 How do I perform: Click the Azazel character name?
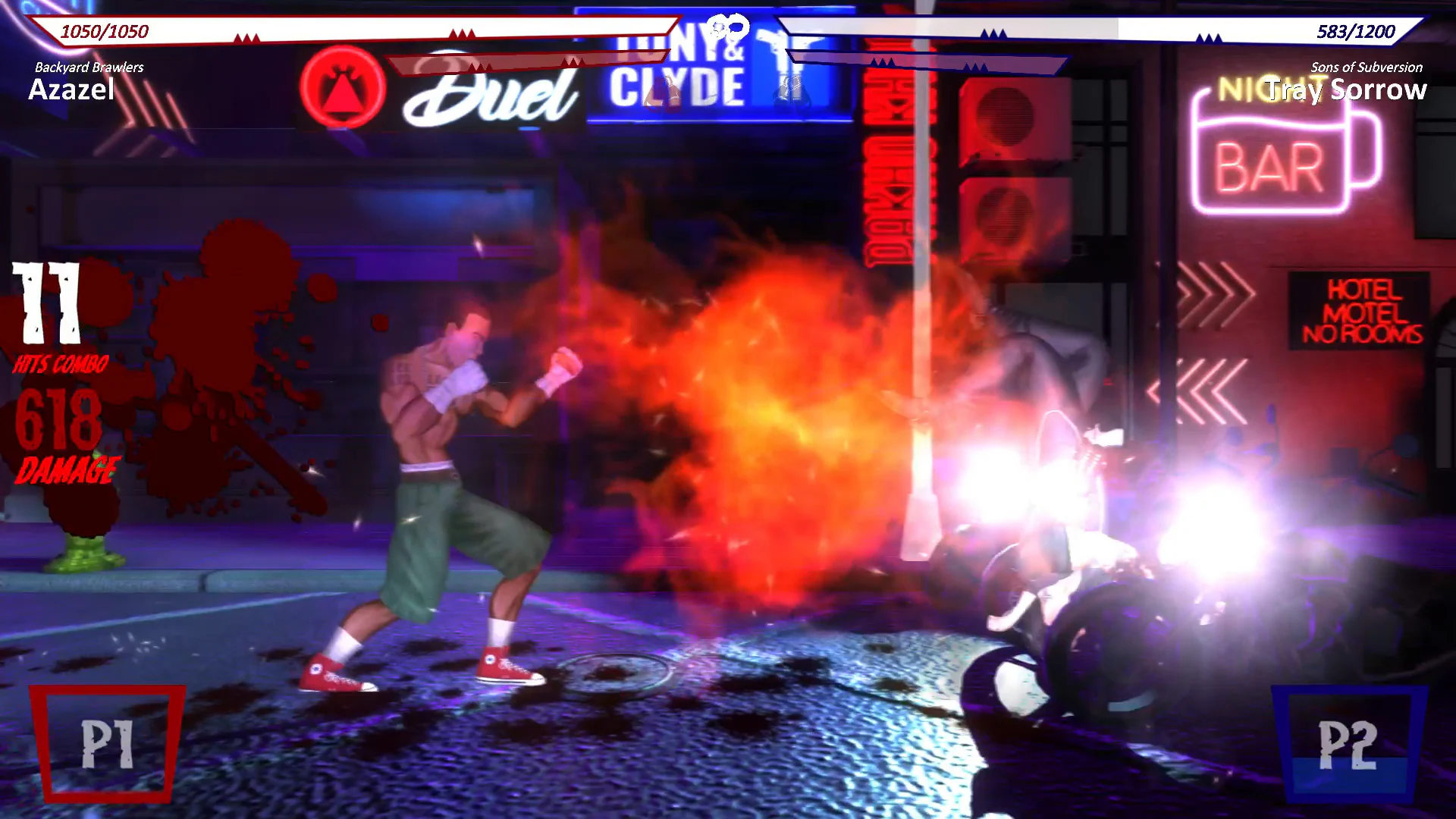click(72, 91)
